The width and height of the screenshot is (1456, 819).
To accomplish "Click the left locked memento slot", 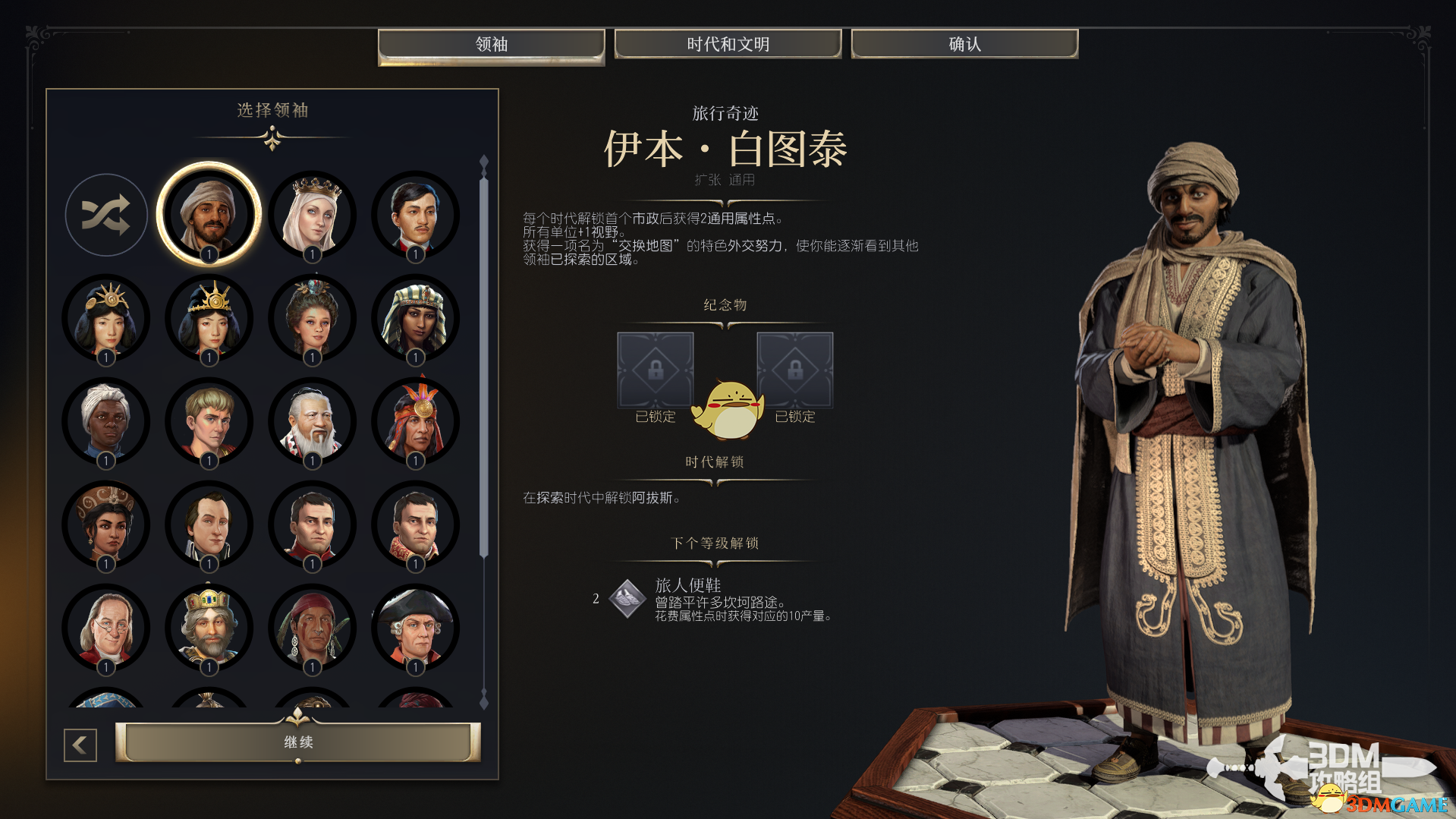I will click(x=655, y=370).
